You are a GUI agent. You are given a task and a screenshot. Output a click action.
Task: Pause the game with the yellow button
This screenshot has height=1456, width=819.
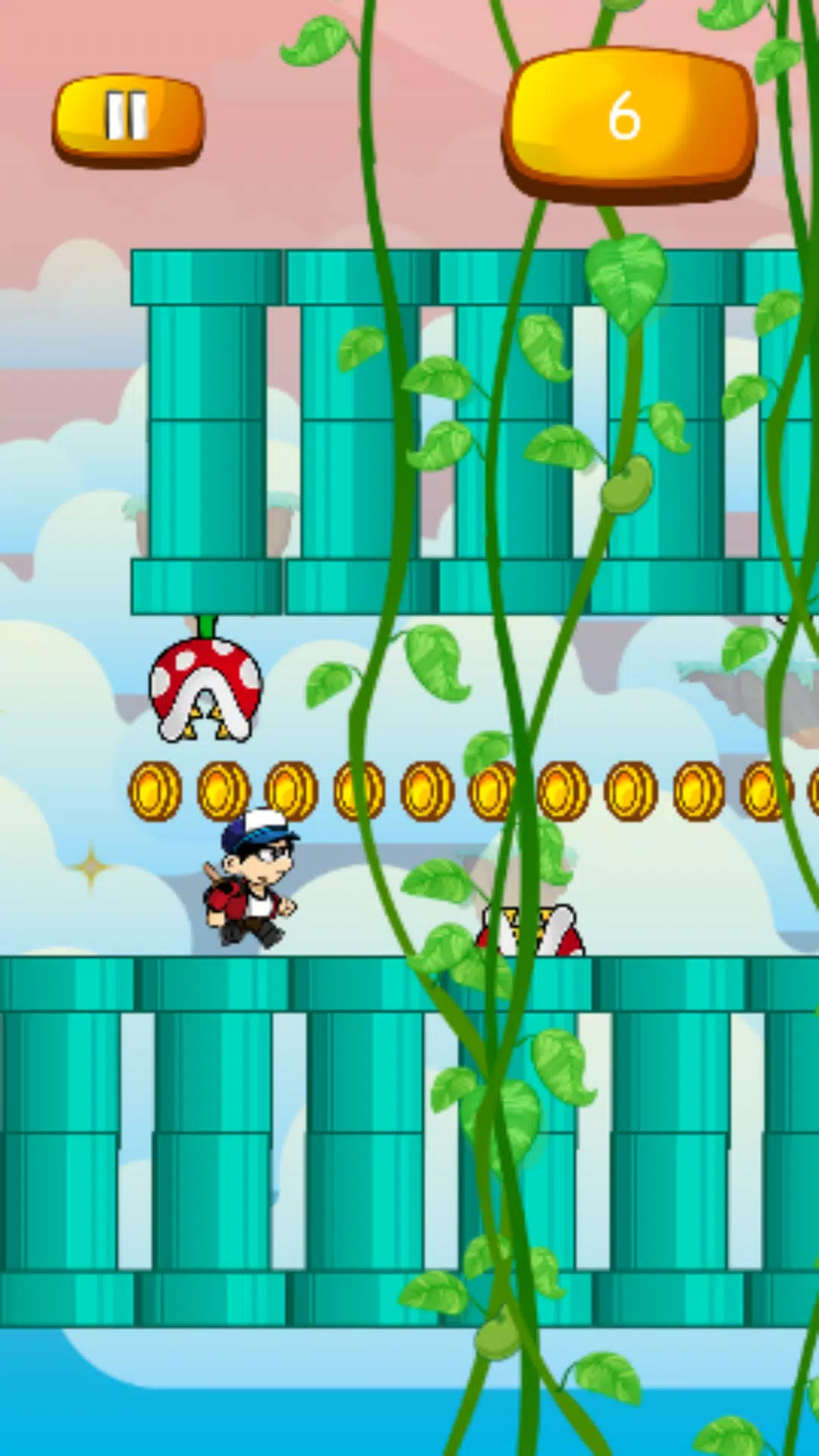127,118
